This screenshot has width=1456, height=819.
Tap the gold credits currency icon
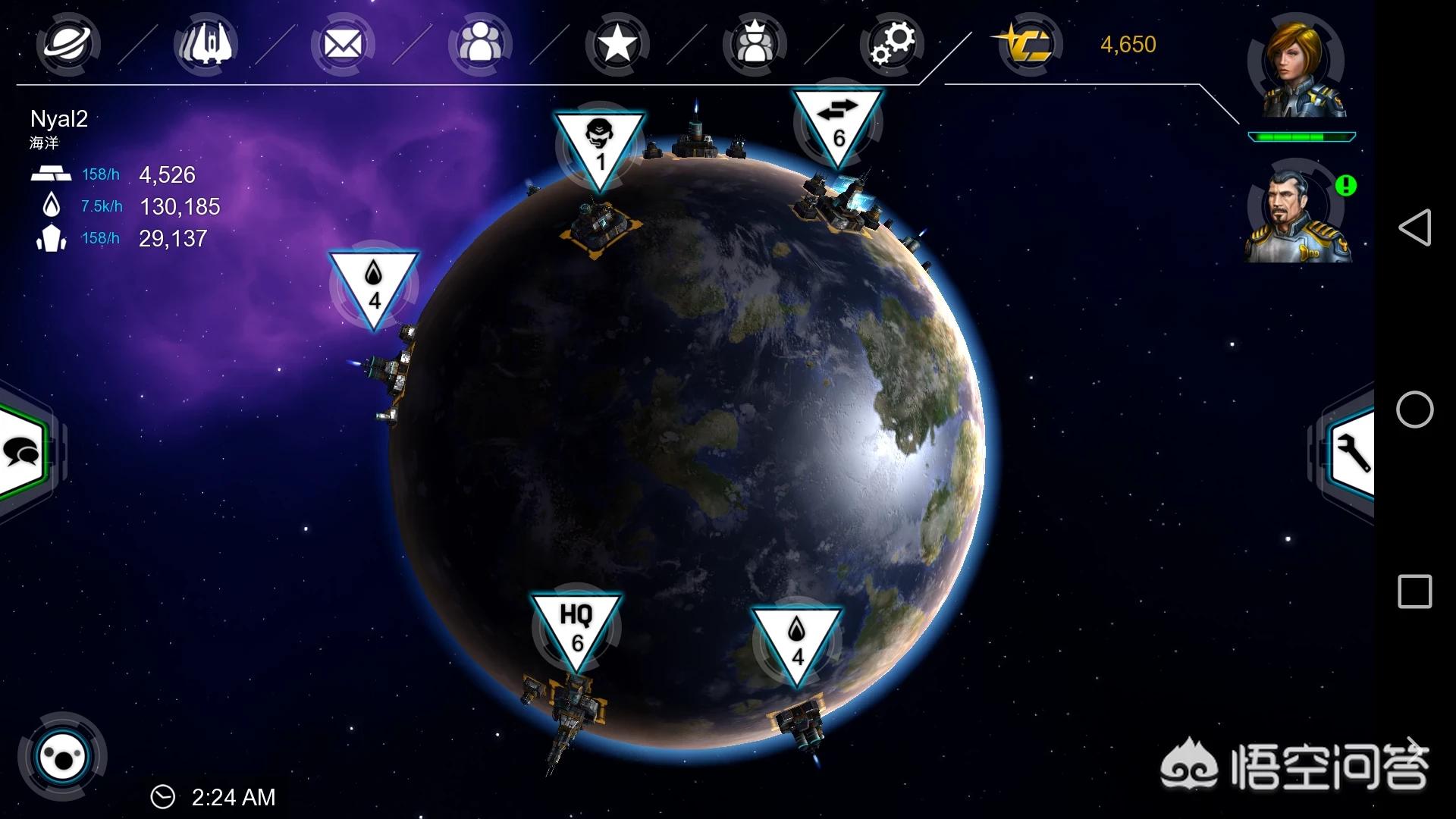(x=1028, y=44)
